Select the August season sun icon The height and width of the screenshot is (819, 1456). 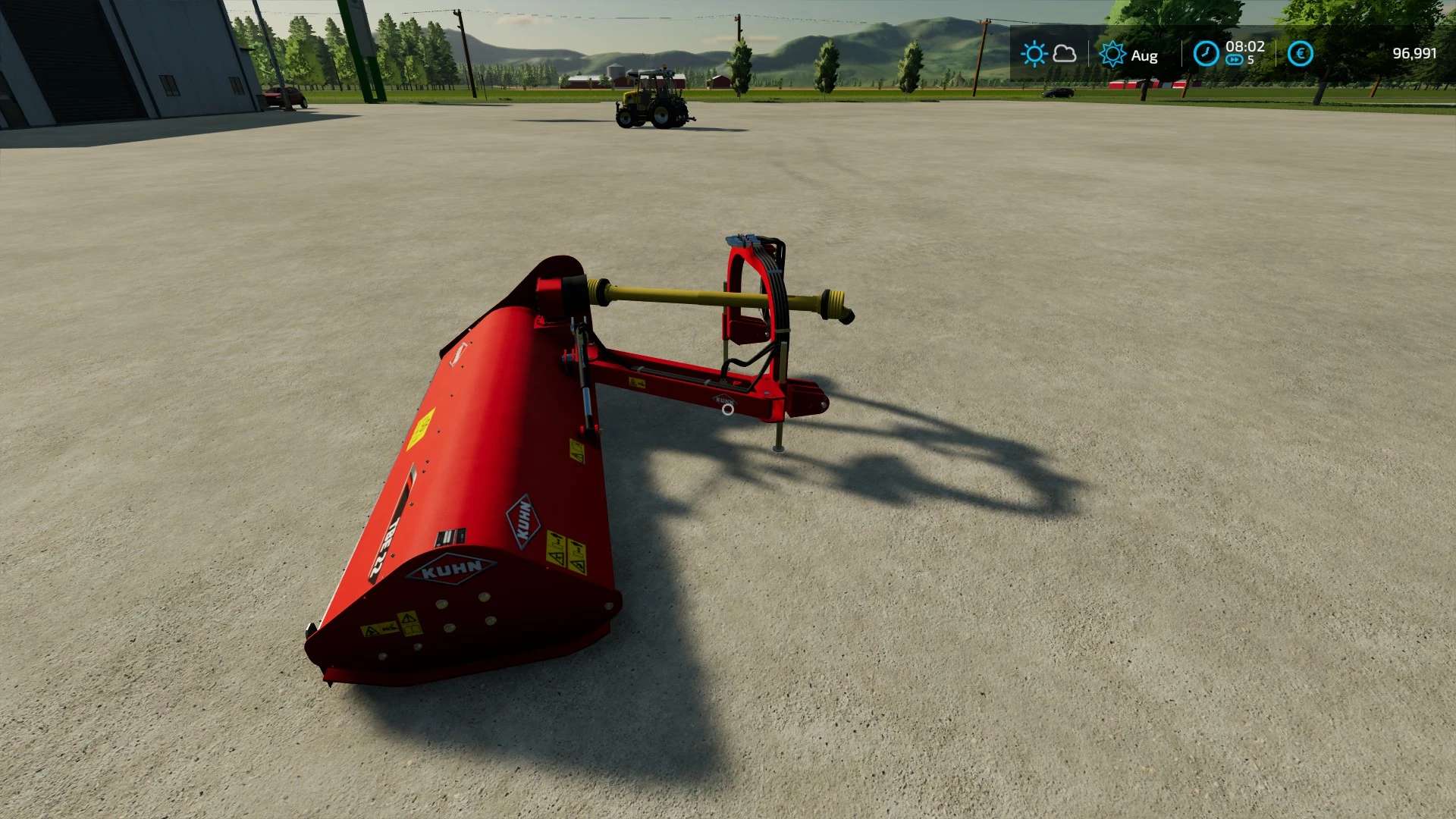(x=1112, y=55)
